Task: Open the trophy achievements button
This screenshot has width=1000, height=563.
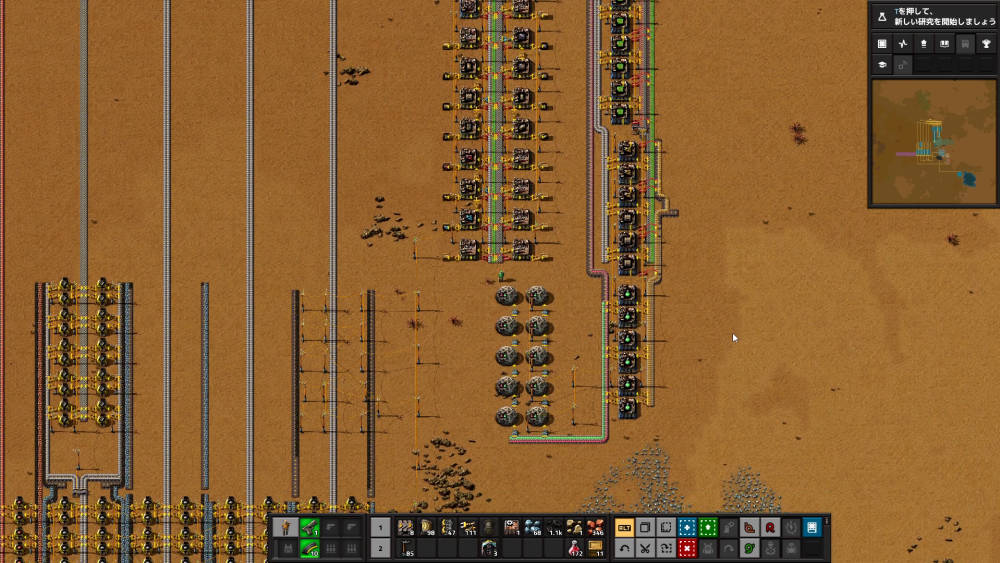Action: pyautogui.click(x=986, y=44)
